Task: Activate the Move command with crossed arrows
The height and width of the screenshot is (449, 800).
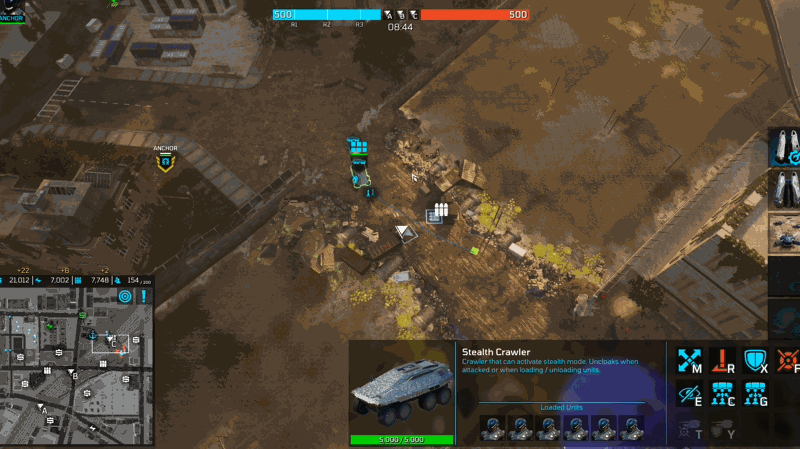Action: tap(689, 360)
